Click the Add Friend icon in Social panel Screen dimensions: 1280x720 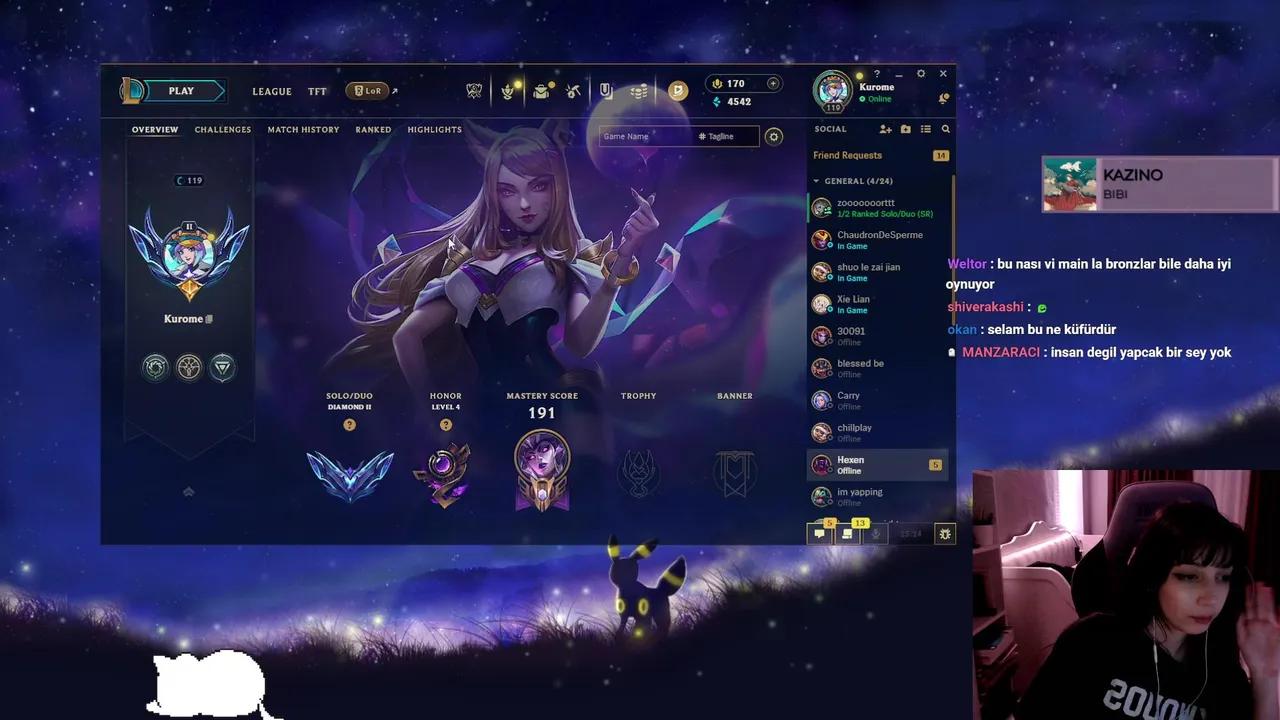[x=886, y=129]
